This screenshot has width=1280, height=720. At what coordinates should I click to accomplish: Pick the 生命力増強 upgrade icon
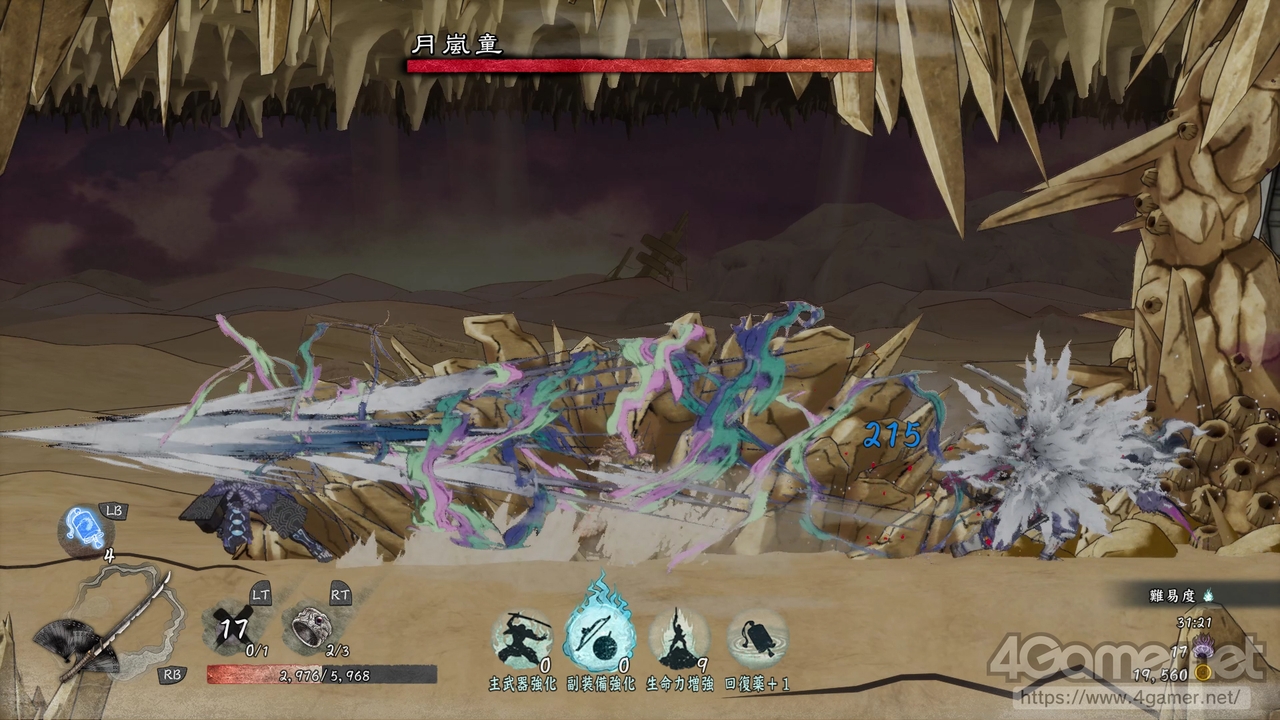click(679, 637)
